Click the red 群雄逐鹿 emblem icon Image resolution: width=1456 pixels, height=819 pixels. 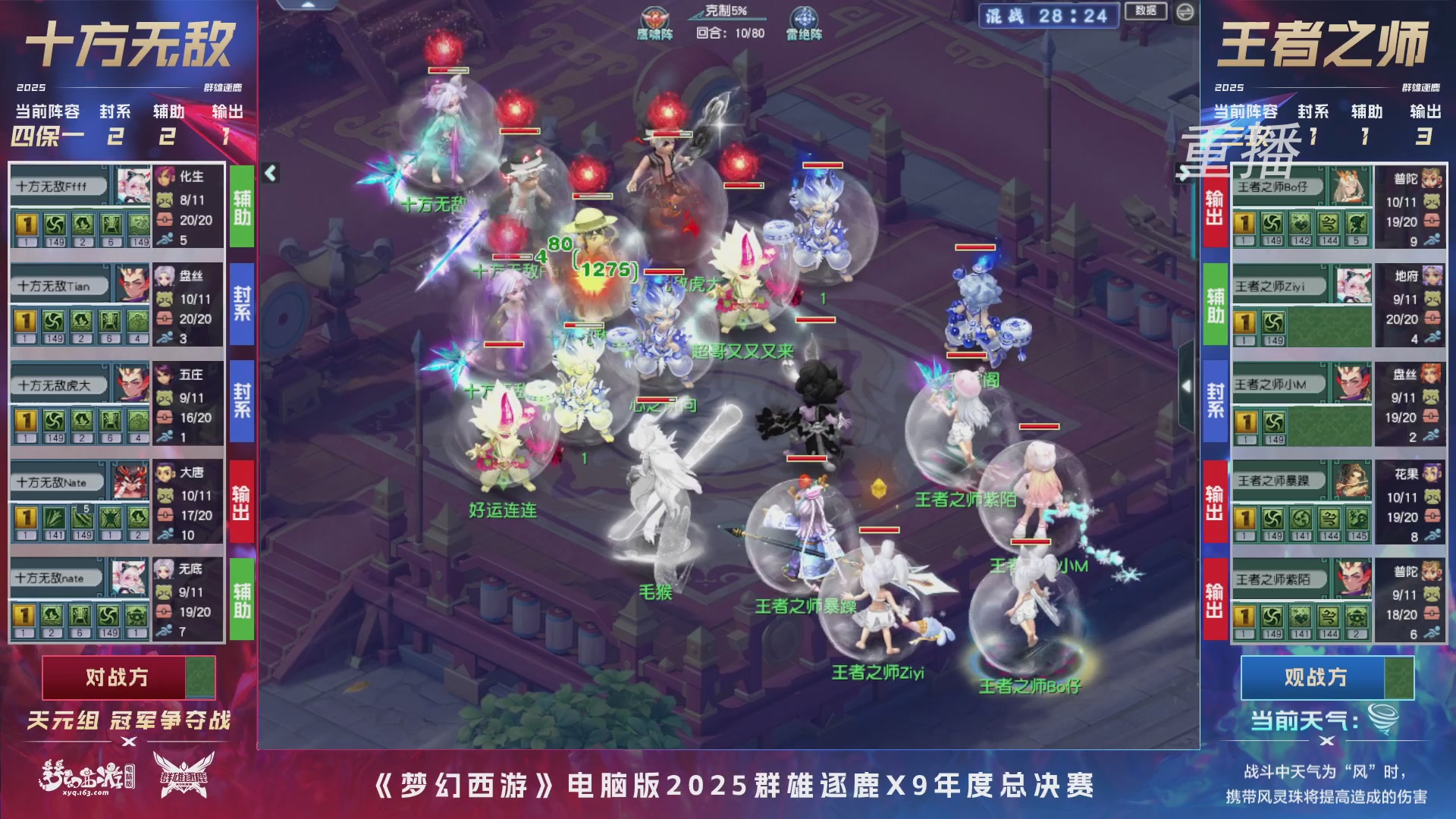pos(182,777)
